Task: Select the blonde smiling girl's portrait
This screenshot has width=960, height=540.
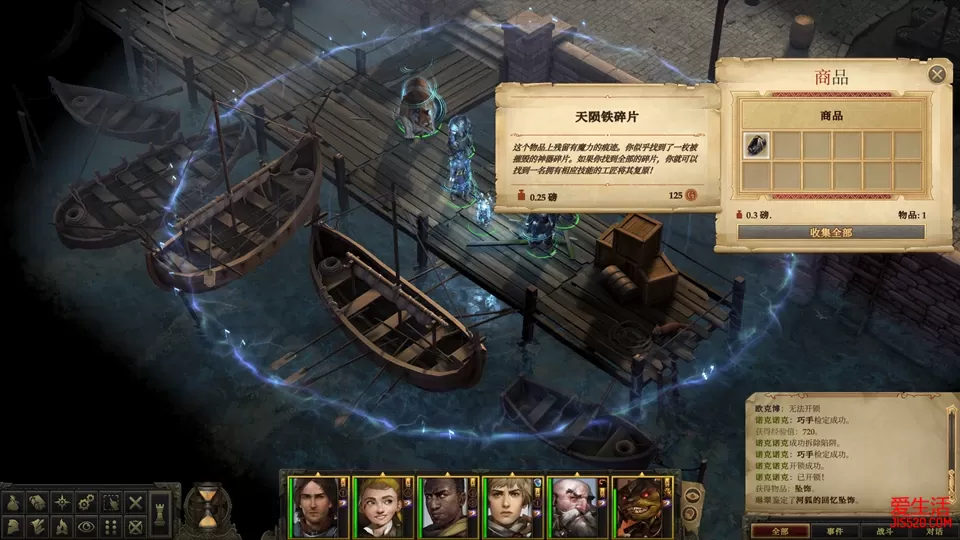Action: (378, 507)
